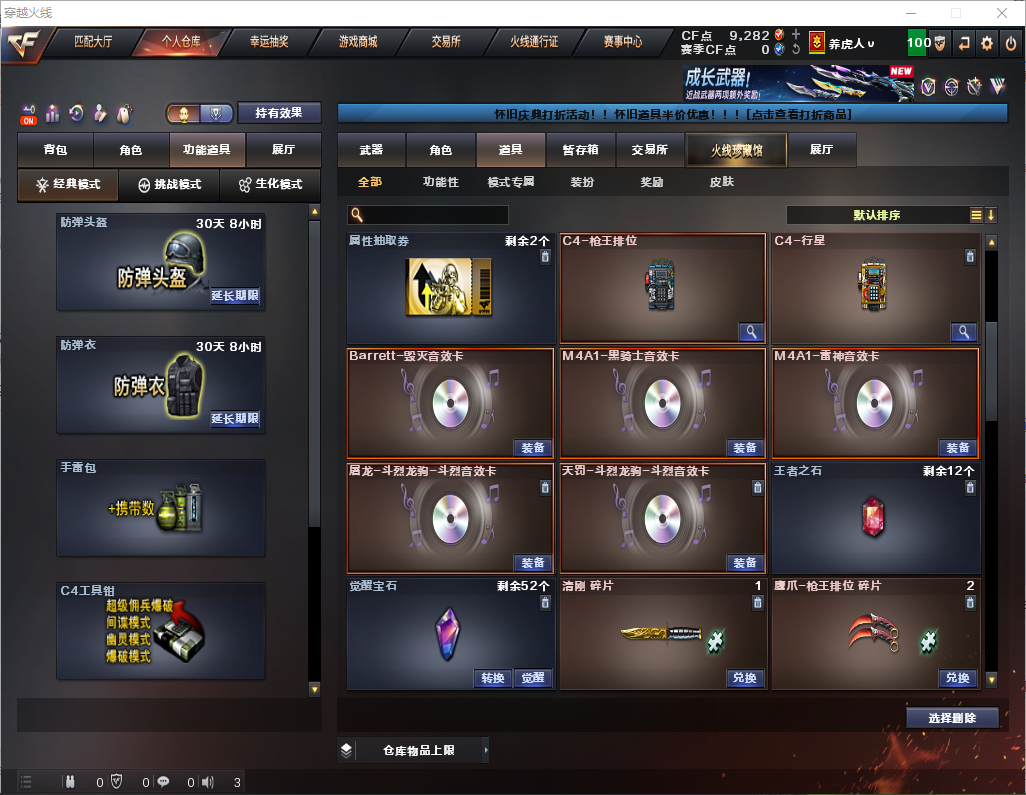Close the 穿越火线 game window
1026x795 pixels.
[1001, 13]
